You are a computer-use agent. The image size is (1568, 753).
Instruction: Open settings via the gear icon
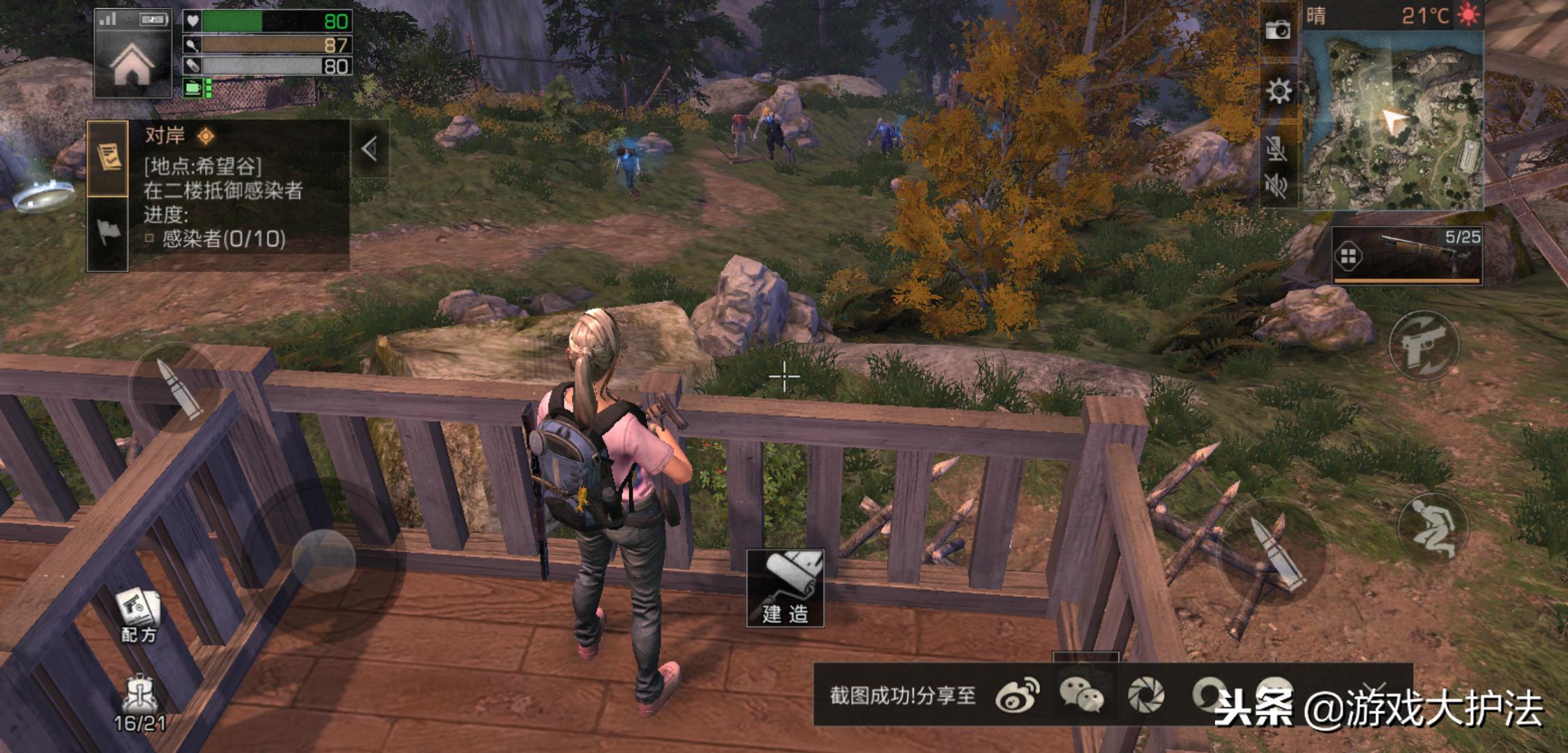pyautogui.click(x=1278, y=91)
